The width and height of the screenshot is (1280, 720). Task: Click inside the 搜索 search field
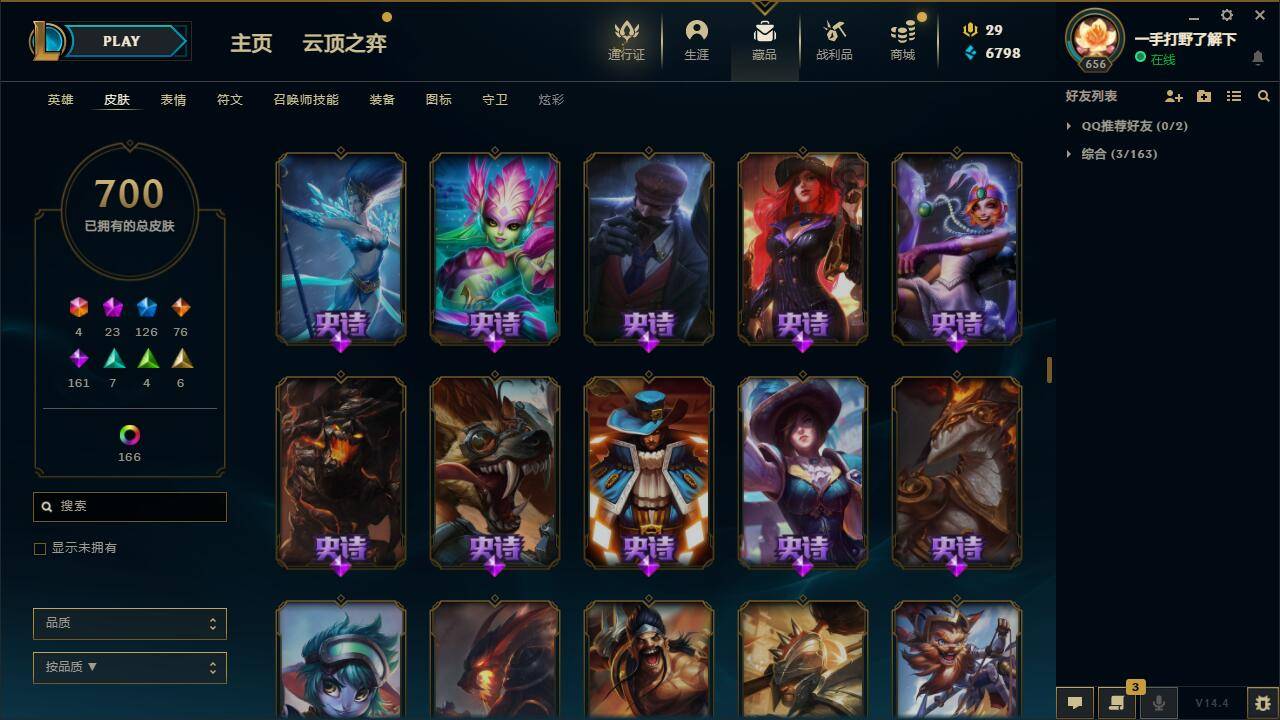(129, 507)
